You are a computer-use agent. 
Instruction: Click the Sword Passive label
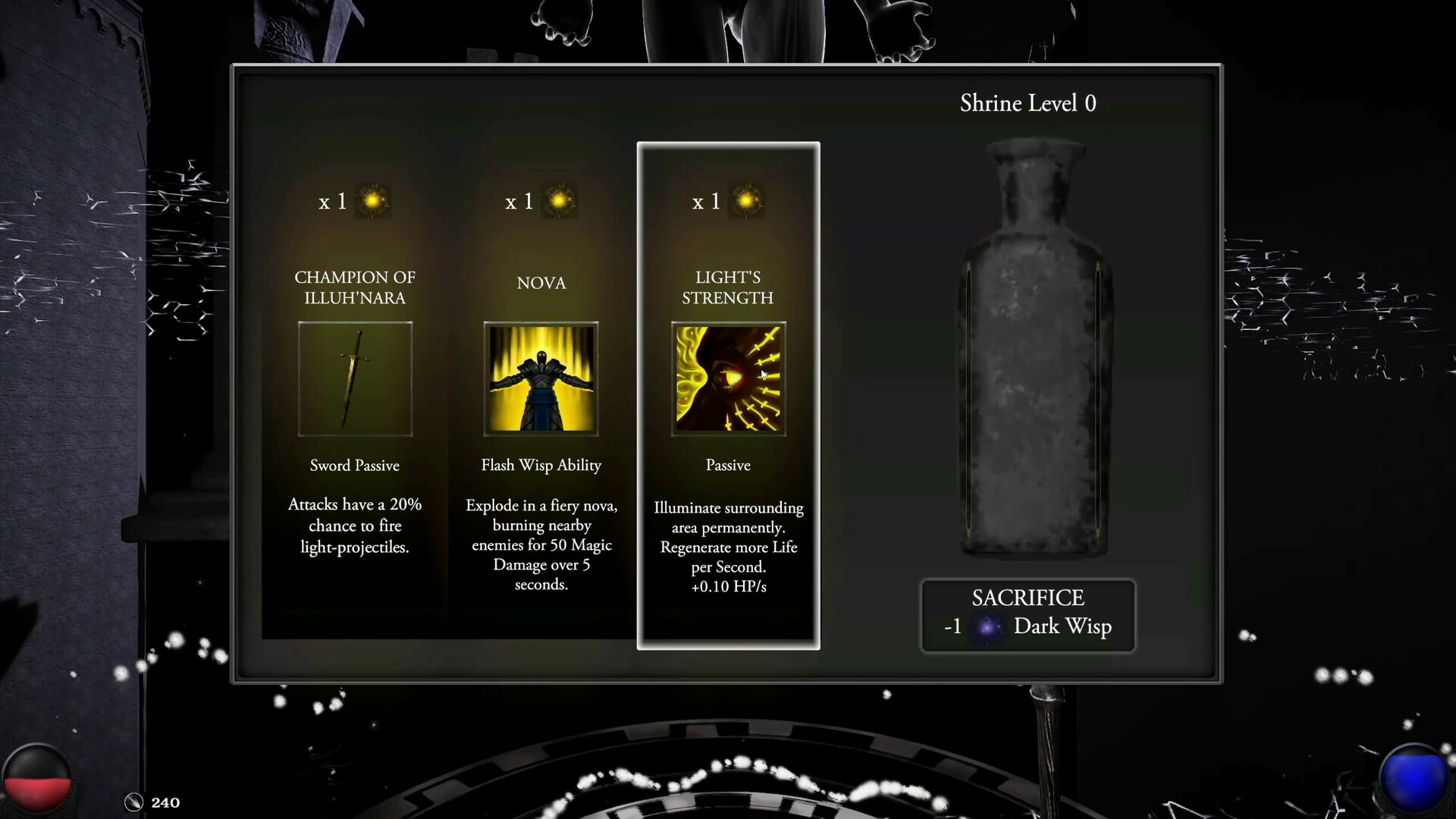pos(354,465)
